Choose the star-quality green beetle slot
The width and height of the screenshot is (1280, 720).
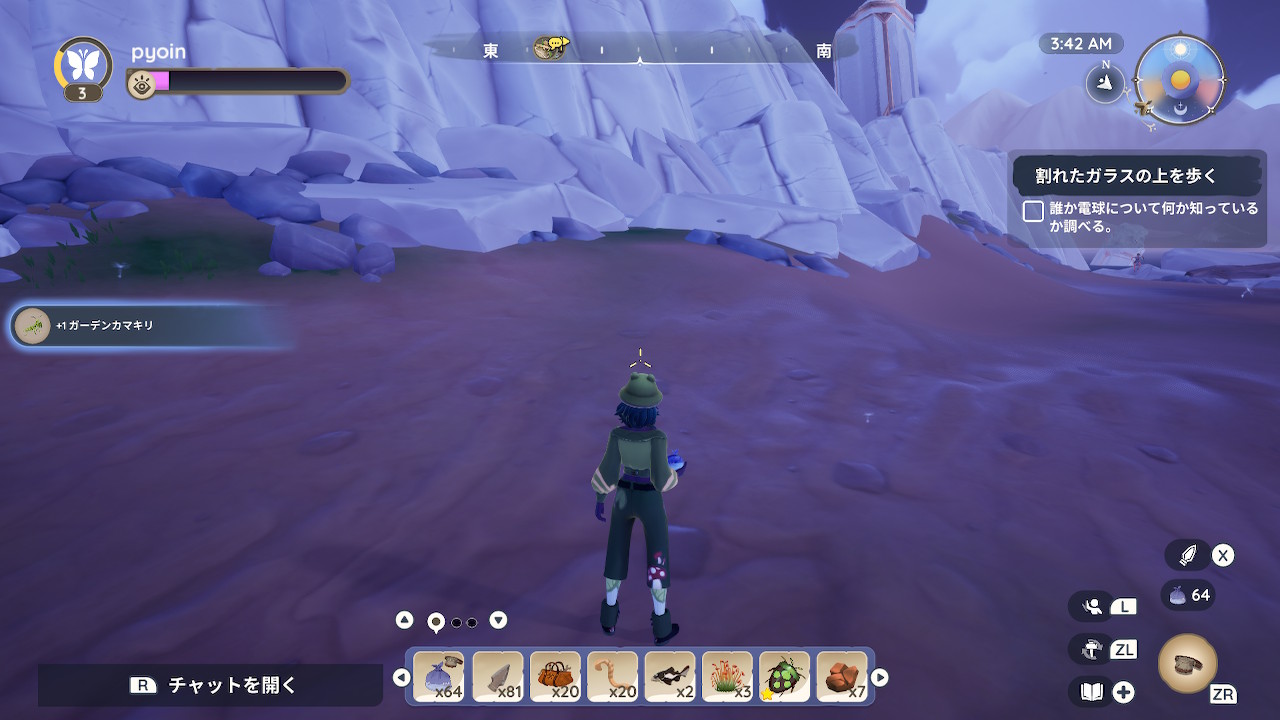pyautogui.click(x=784, y=677)
